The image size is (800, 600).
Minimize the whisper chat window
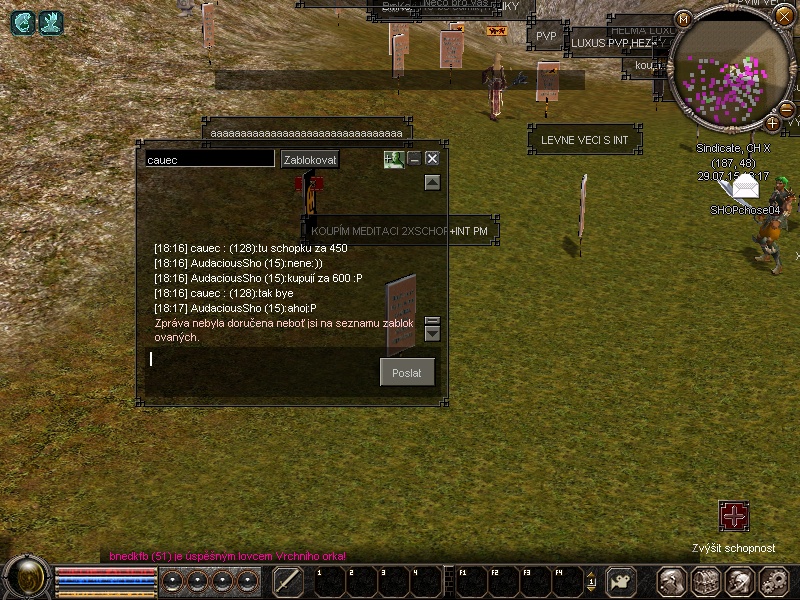(x=414, y=159)
